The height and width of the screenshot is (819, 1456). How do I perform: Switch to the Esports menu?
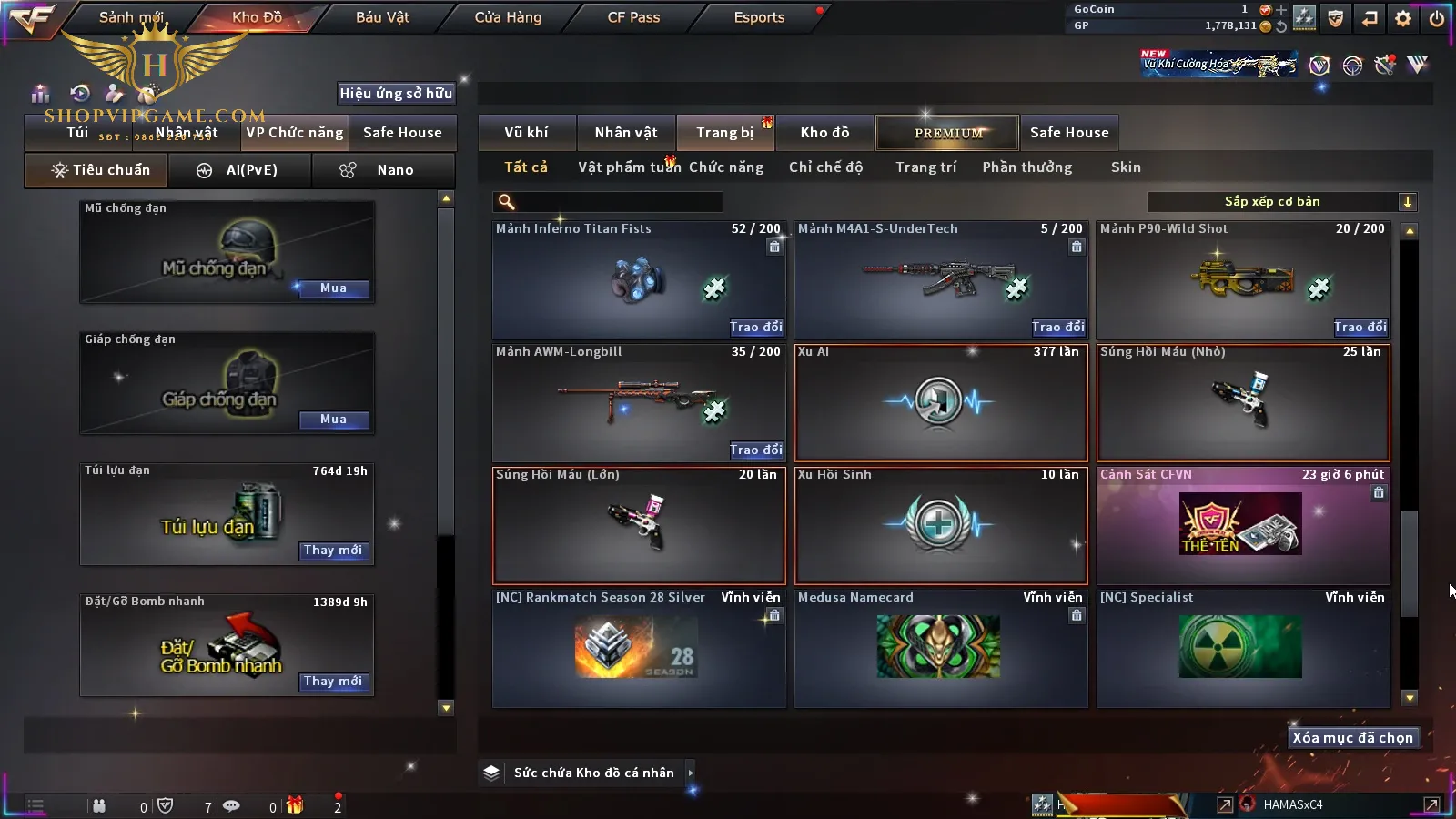click(759, 17)
